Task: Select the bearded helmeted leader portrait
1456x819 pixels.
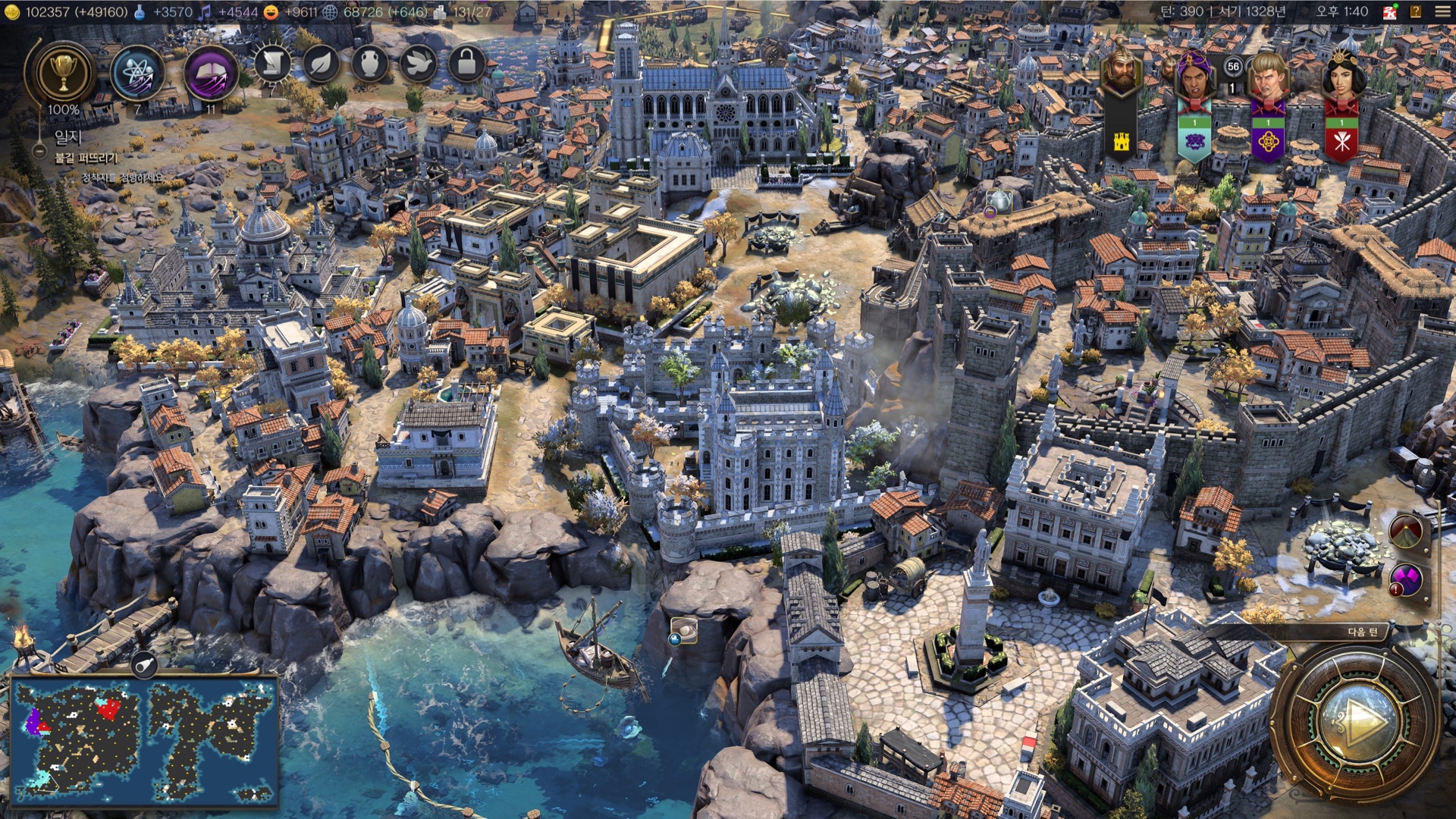Action: [x=1121, y=72]
